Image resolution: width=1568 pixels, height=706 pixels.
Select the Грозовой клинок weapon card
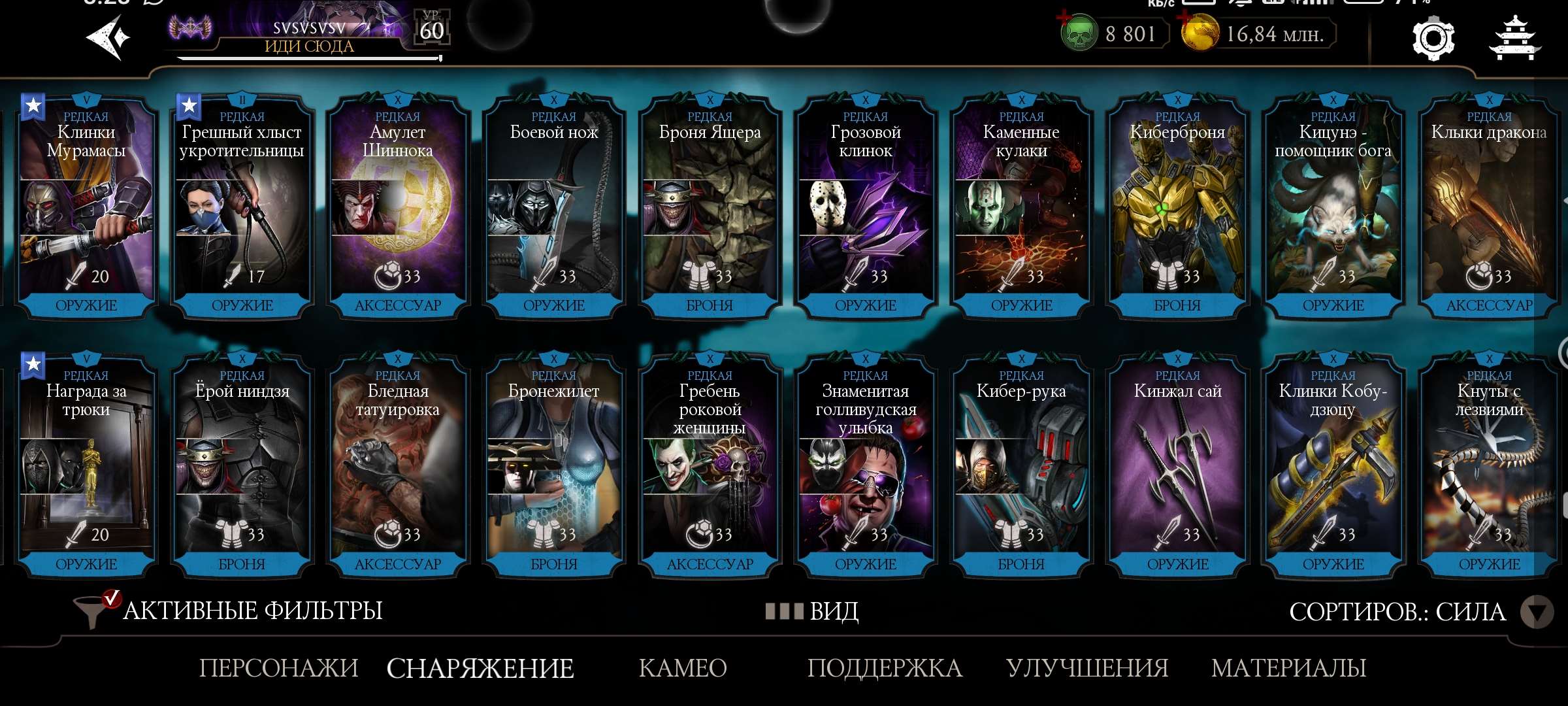point(866,206)
